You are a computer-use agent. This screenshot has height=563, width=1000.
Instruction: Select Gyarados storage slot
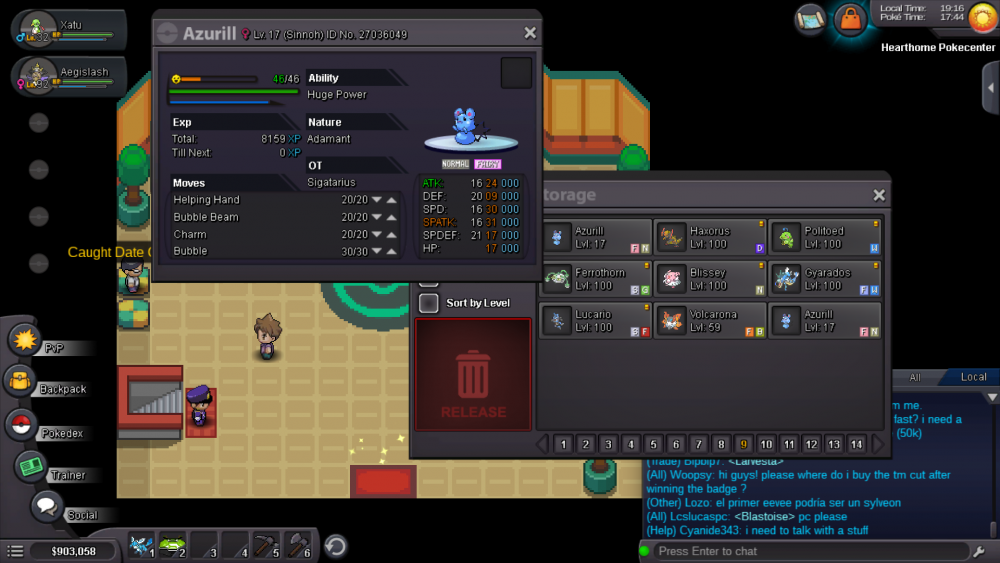coord(825,280)
